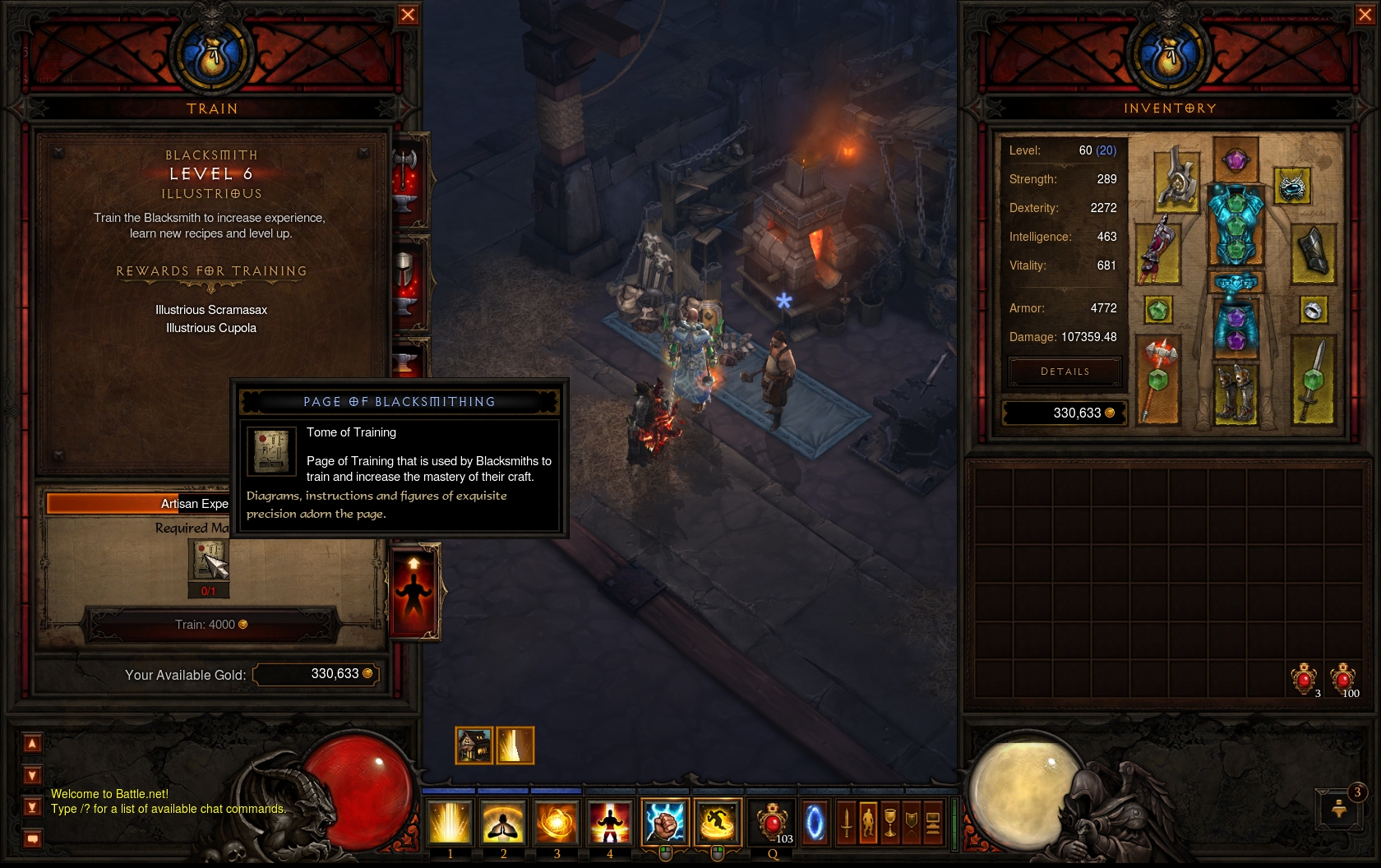Activate the praying monk skill in slot 2

coord(503,822)
